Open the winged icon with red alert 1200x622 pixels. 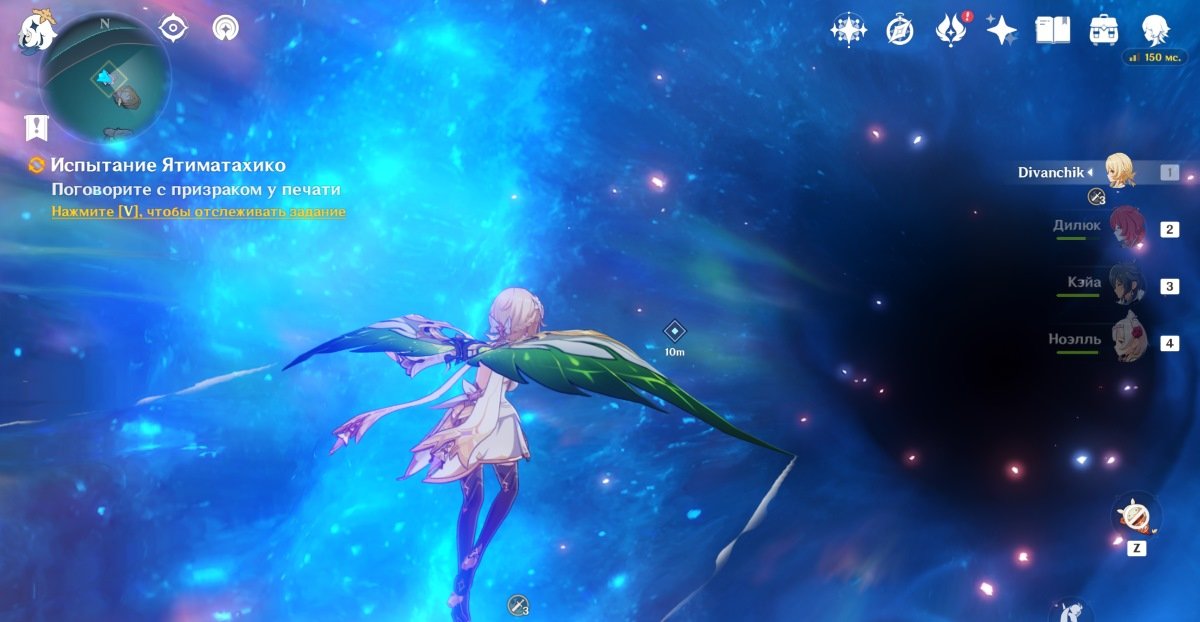pyautogui.click(x=950, y=30)
